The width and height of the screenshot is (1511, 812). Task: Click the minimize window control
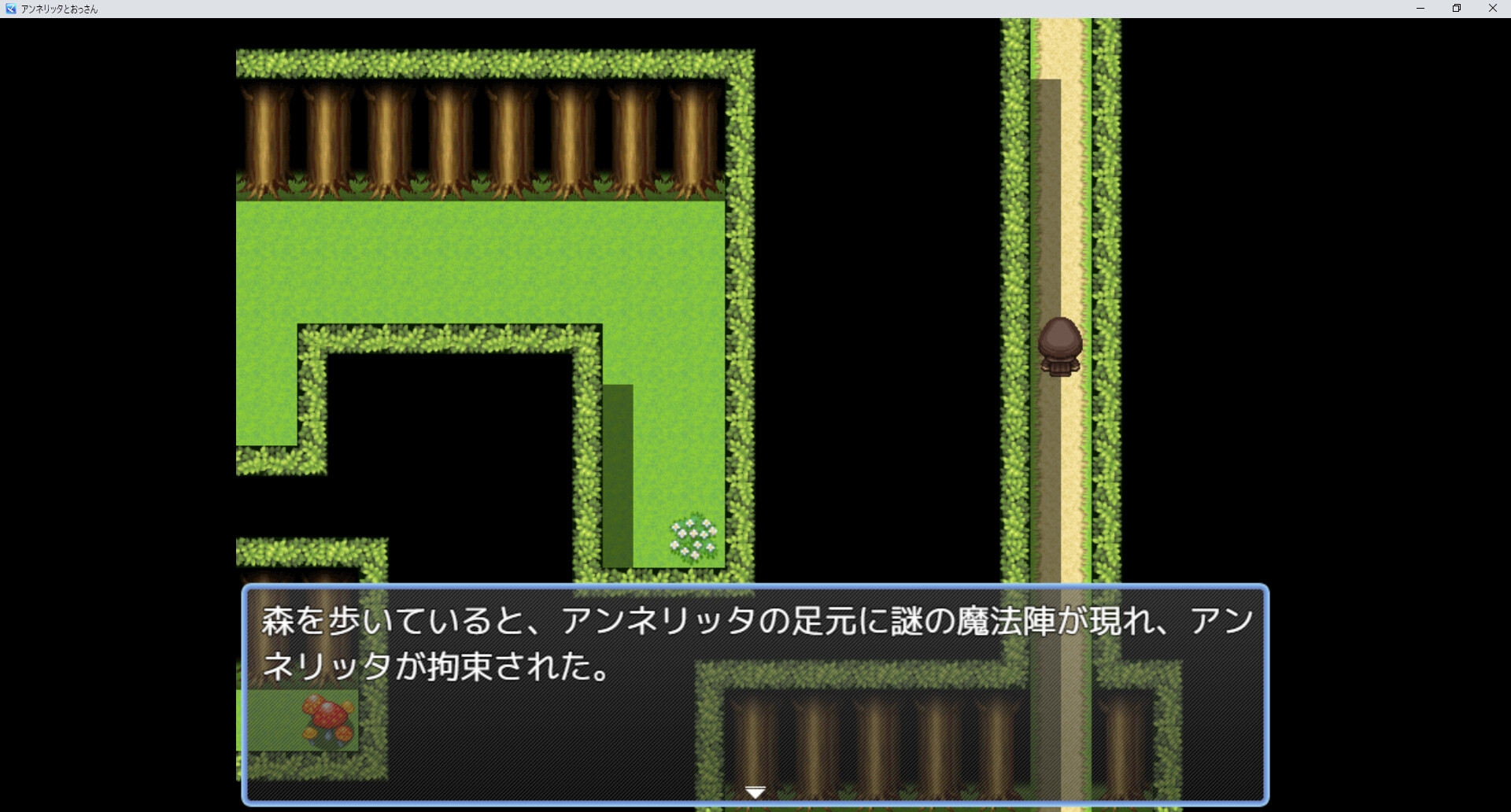(1420, 9)
